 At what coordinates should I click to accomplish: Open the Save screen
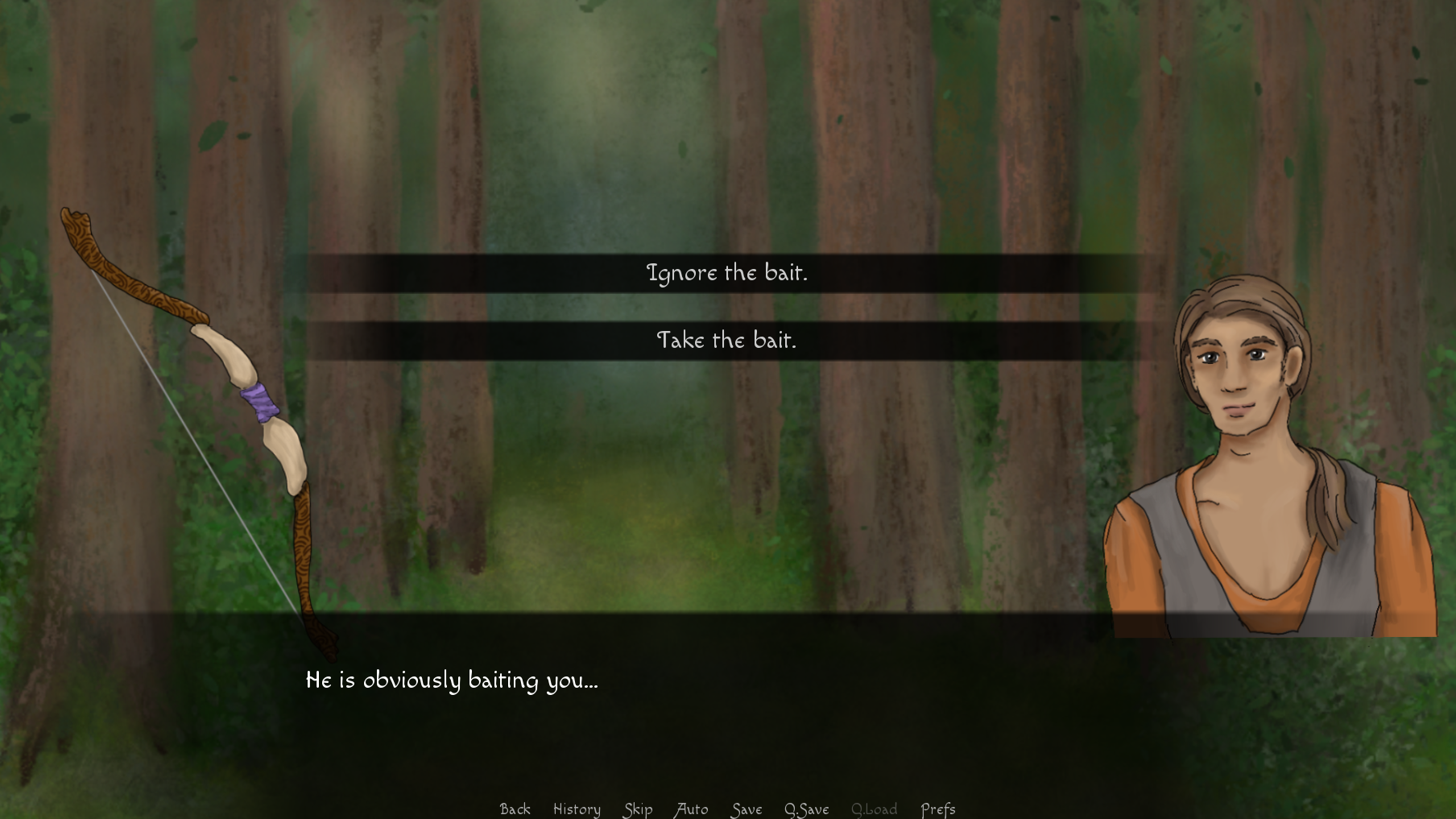click(746, 809)
